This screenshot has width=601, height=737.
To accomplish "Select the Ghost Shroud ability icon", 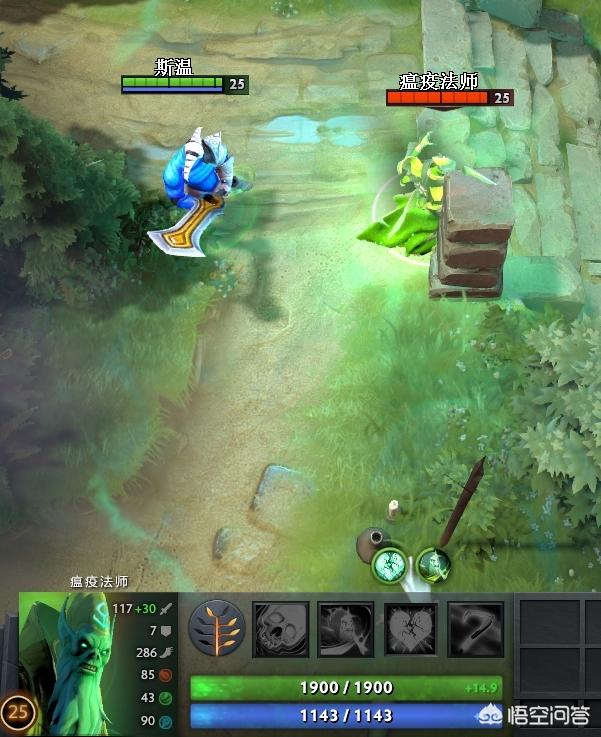I will [345, 629].
